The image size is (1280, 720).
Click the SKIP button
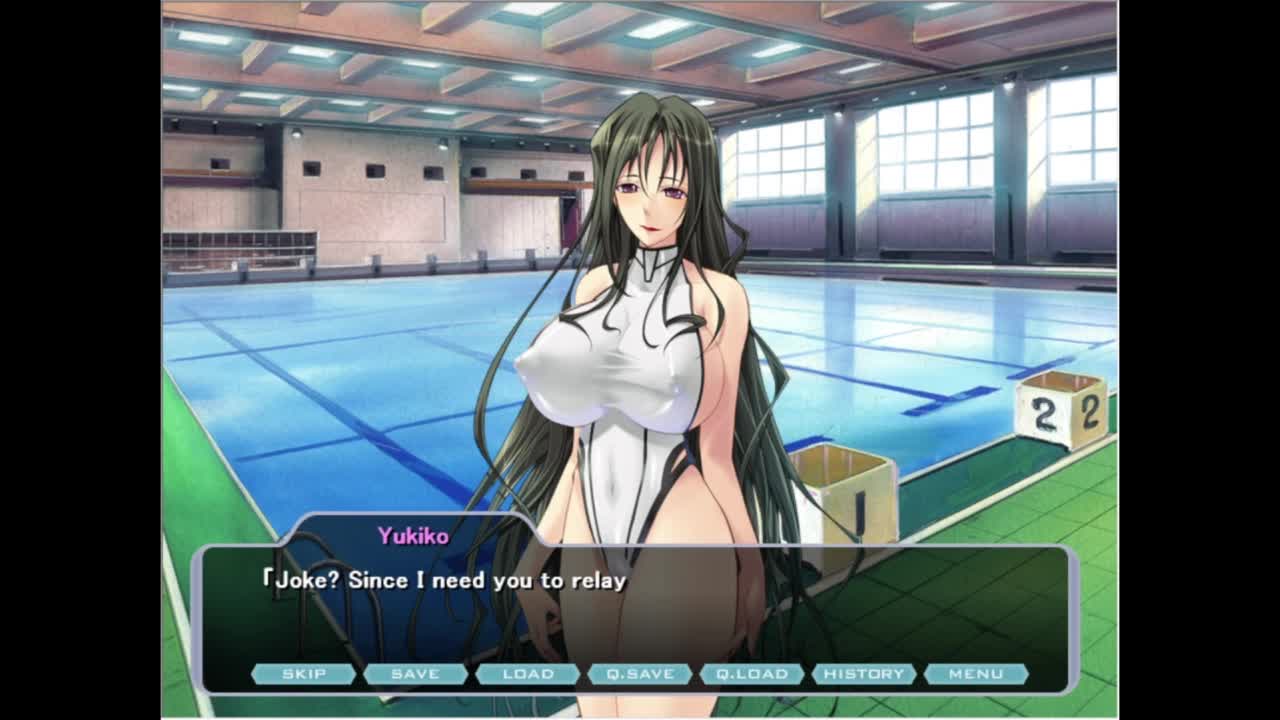(304, 674)
